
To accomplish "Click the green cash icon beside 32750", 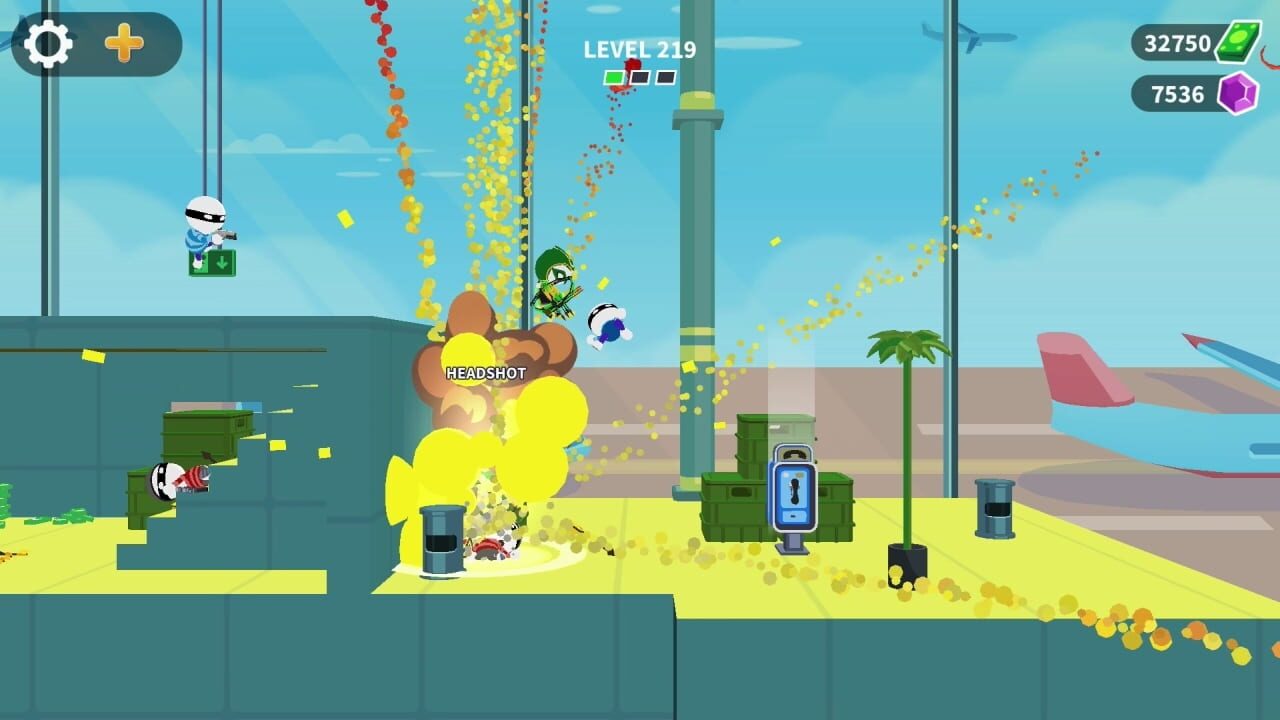I will click(x=1239, y=44).
